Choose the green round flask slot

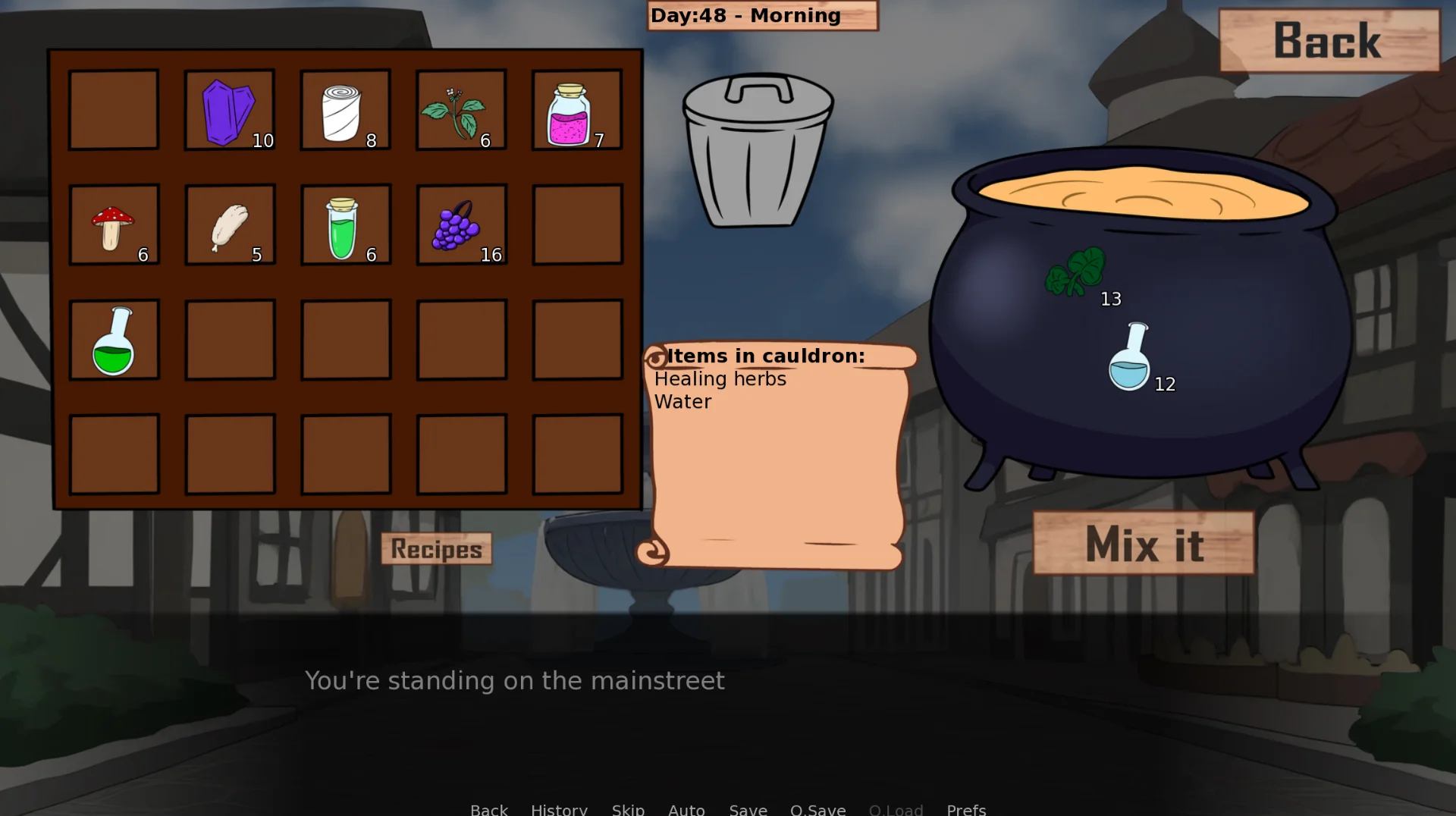[x=114, y=340]
